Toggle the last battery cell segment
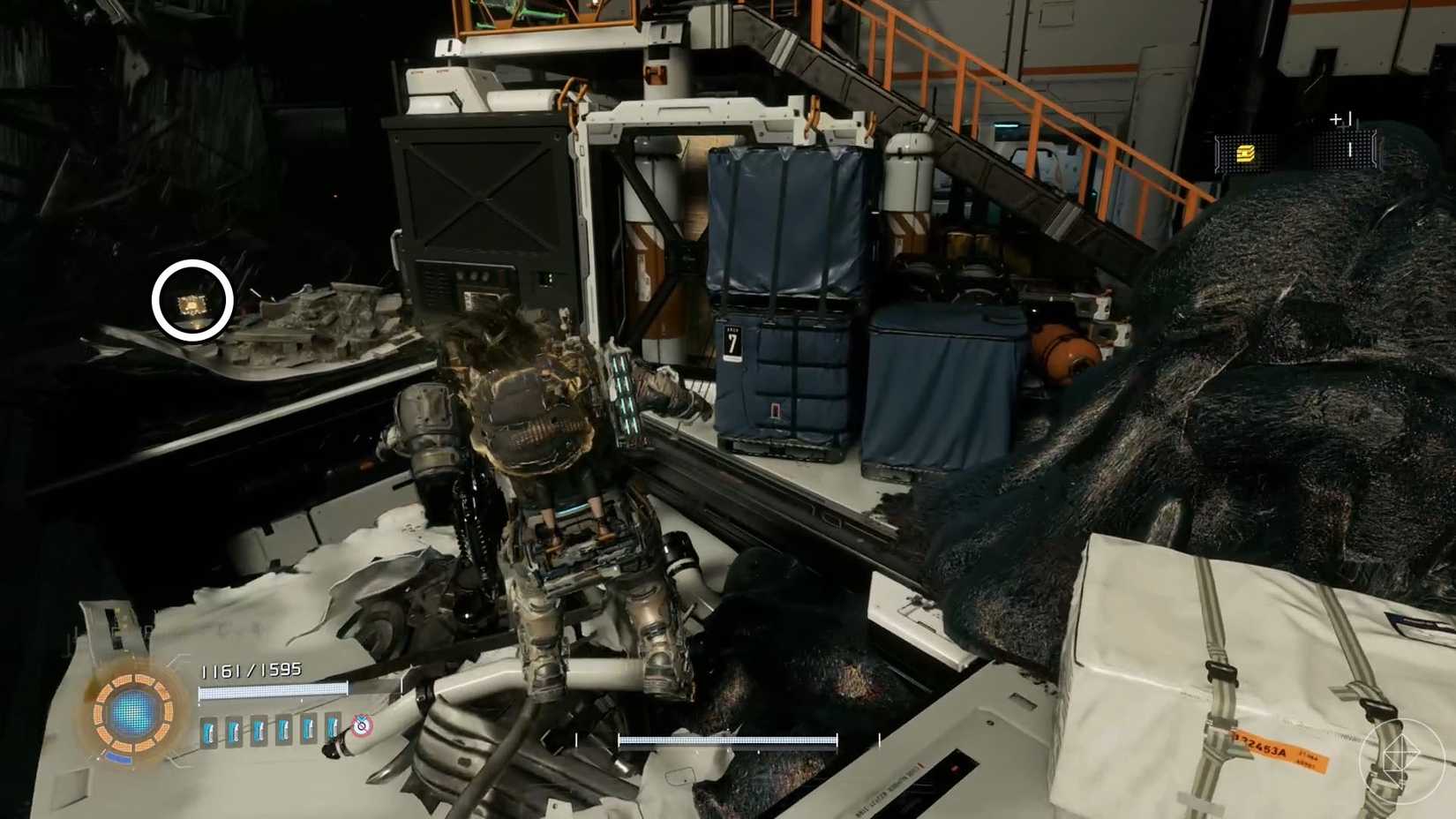 (333, 733)
